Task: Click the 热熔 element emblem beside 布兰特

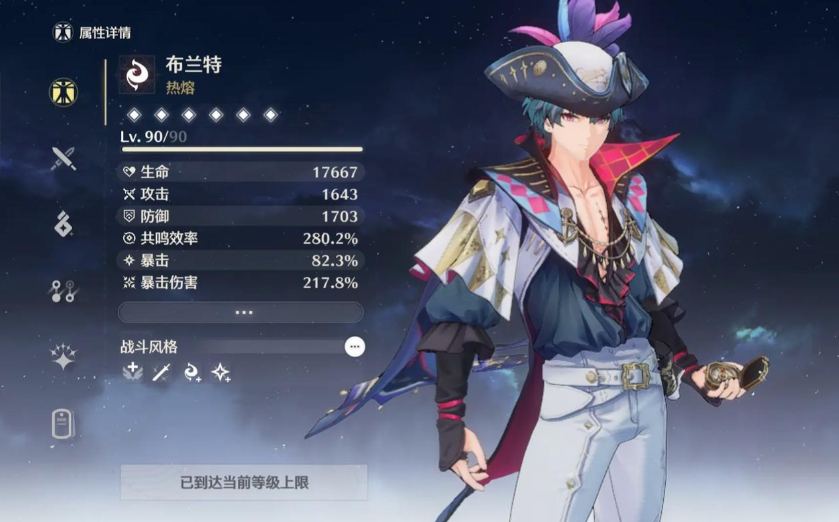Action: (137, 74)
